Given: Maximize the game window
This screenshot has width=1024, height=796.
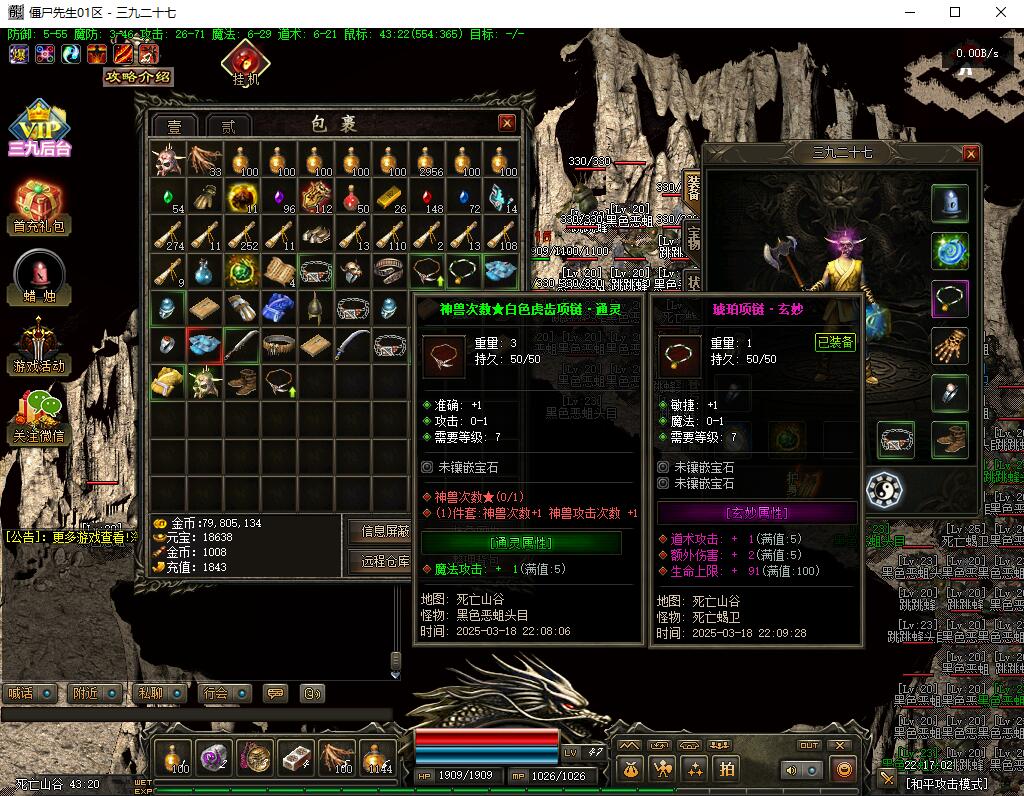Looking at the screenshot, I should click(954, 12).
